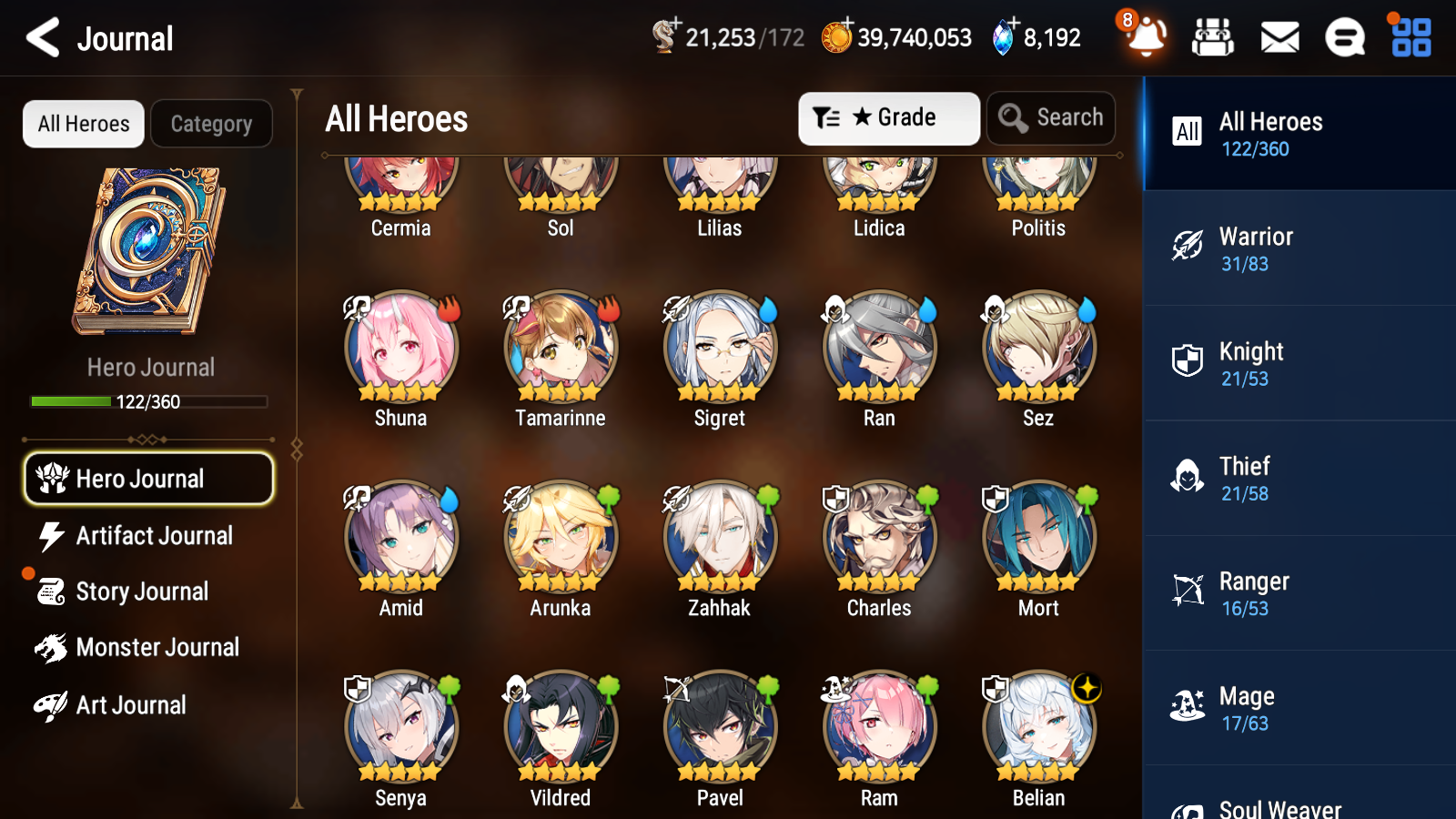Open the inventory/bag icon at top
The image size is (1456, 819).
[x=1213, y=37]
